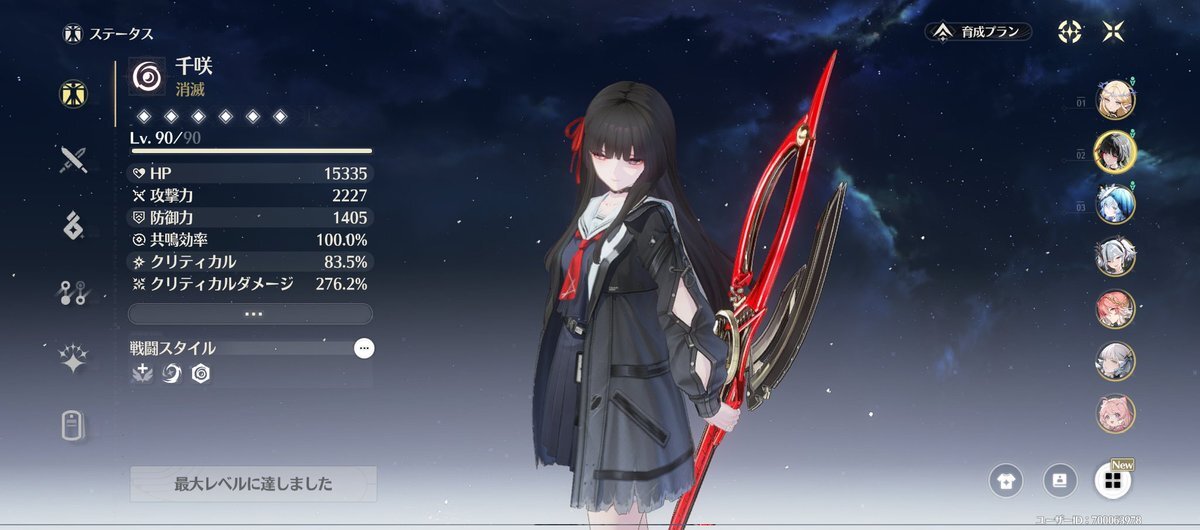Select the pink-haired character portrait
The width and height of the screenshot is (1200, 530).
(x=1115, y=413)
